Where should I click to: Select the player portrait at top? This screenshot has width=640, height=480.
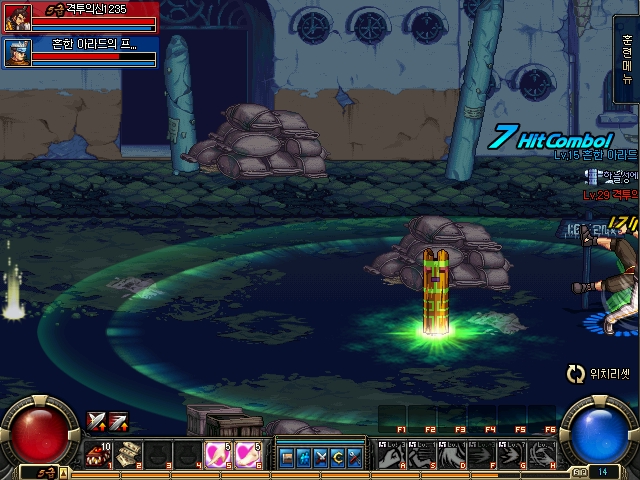click(17, 17)
